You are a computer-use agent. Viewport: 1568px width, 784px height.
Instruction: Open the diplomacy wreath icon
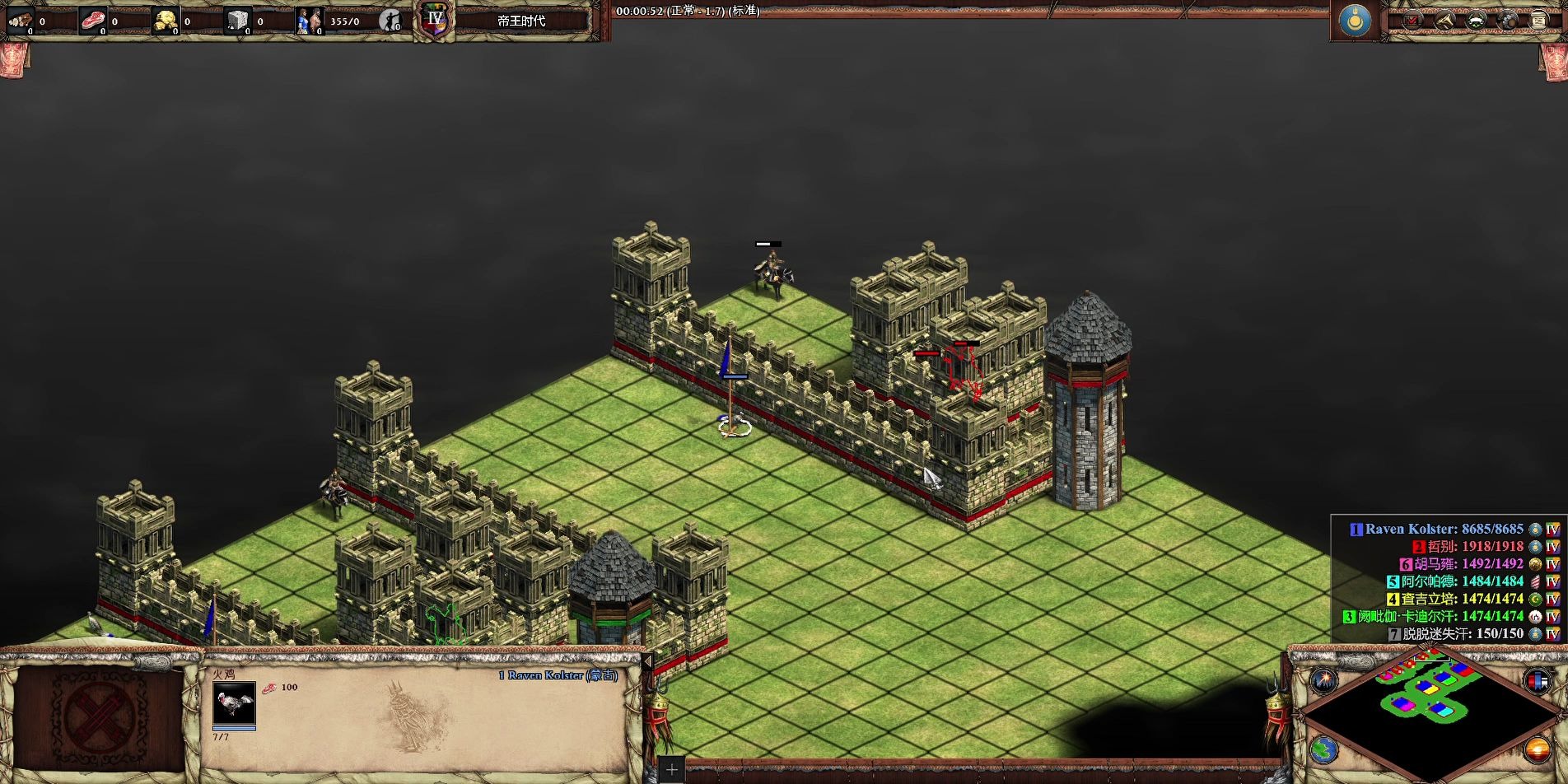pos(1476,21)
